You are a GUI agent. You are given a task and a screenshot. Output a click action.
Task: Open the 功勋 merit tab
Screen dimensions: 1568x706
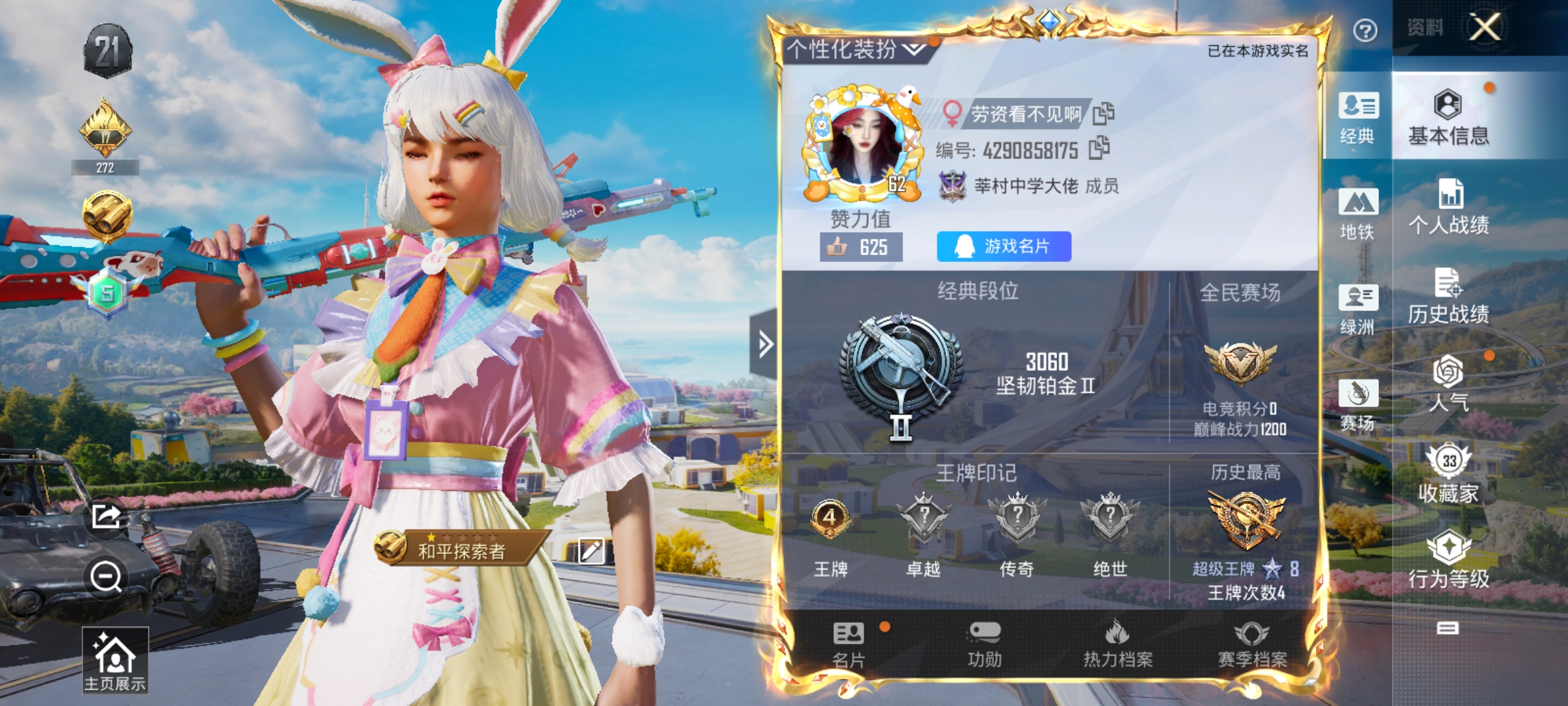click(x=985, y=645)
